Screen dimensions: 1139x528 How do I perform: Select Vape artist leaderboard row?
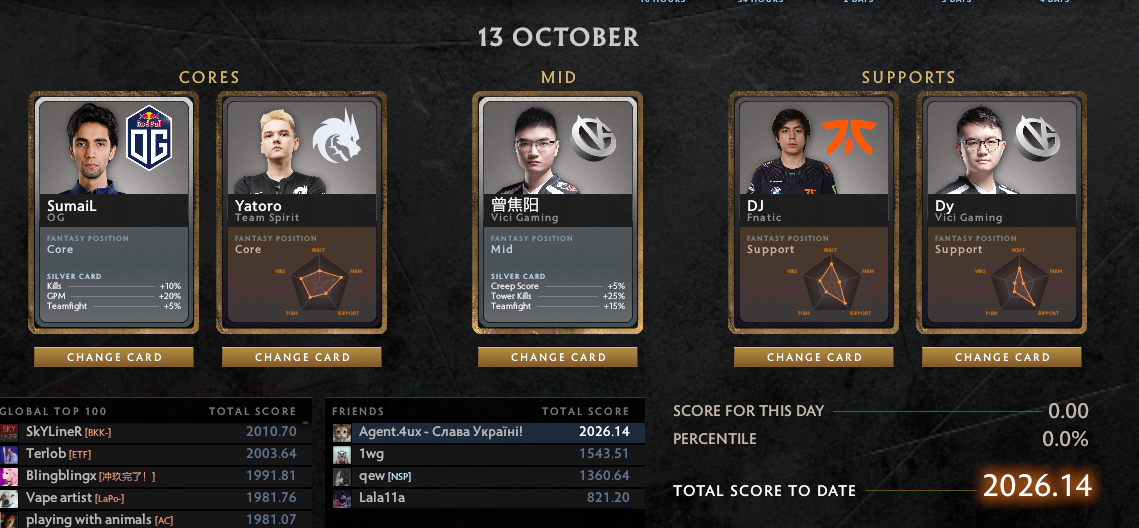pos(150,498)
